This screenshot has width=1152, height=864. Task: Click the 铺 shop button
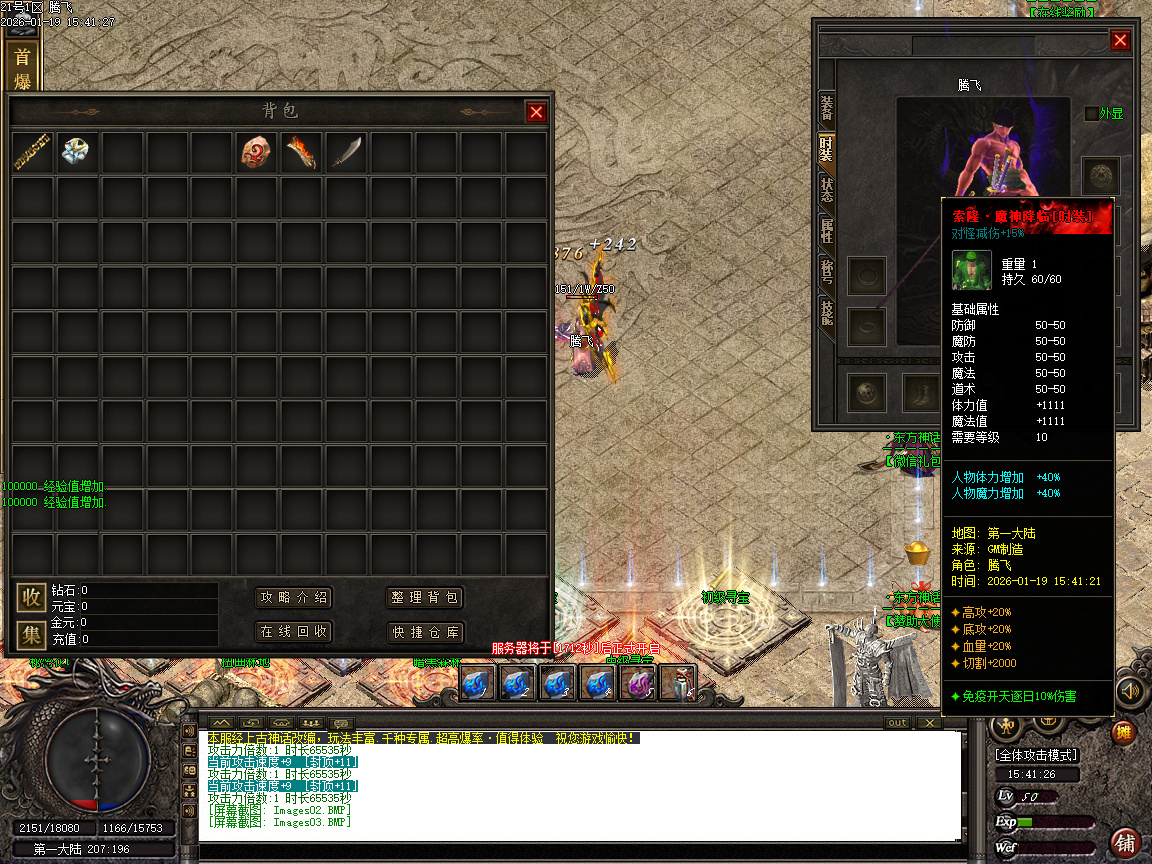tap(1126, 842)
